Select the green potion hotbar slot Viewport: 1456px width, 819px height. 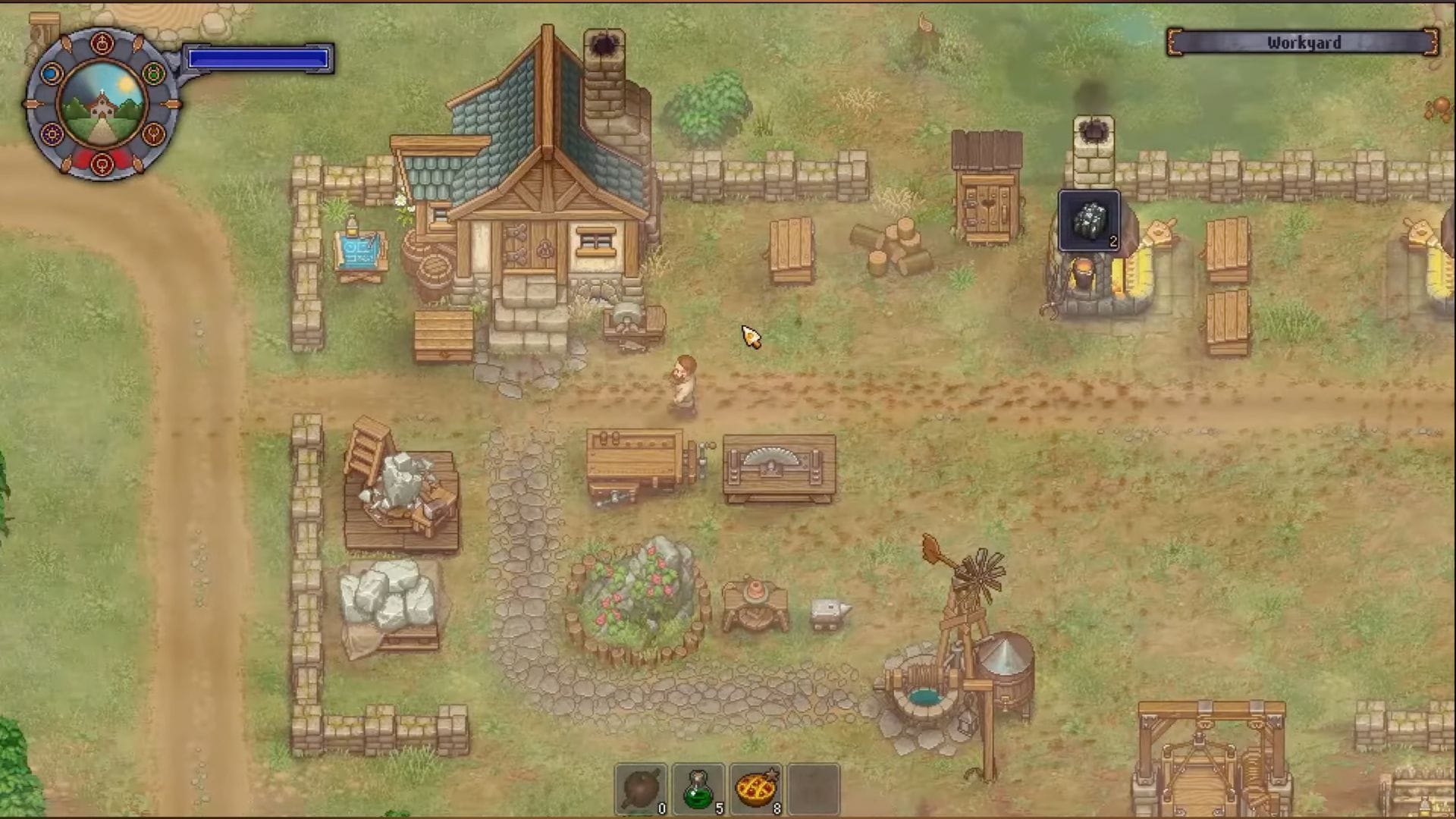click(x=698, y=787)
